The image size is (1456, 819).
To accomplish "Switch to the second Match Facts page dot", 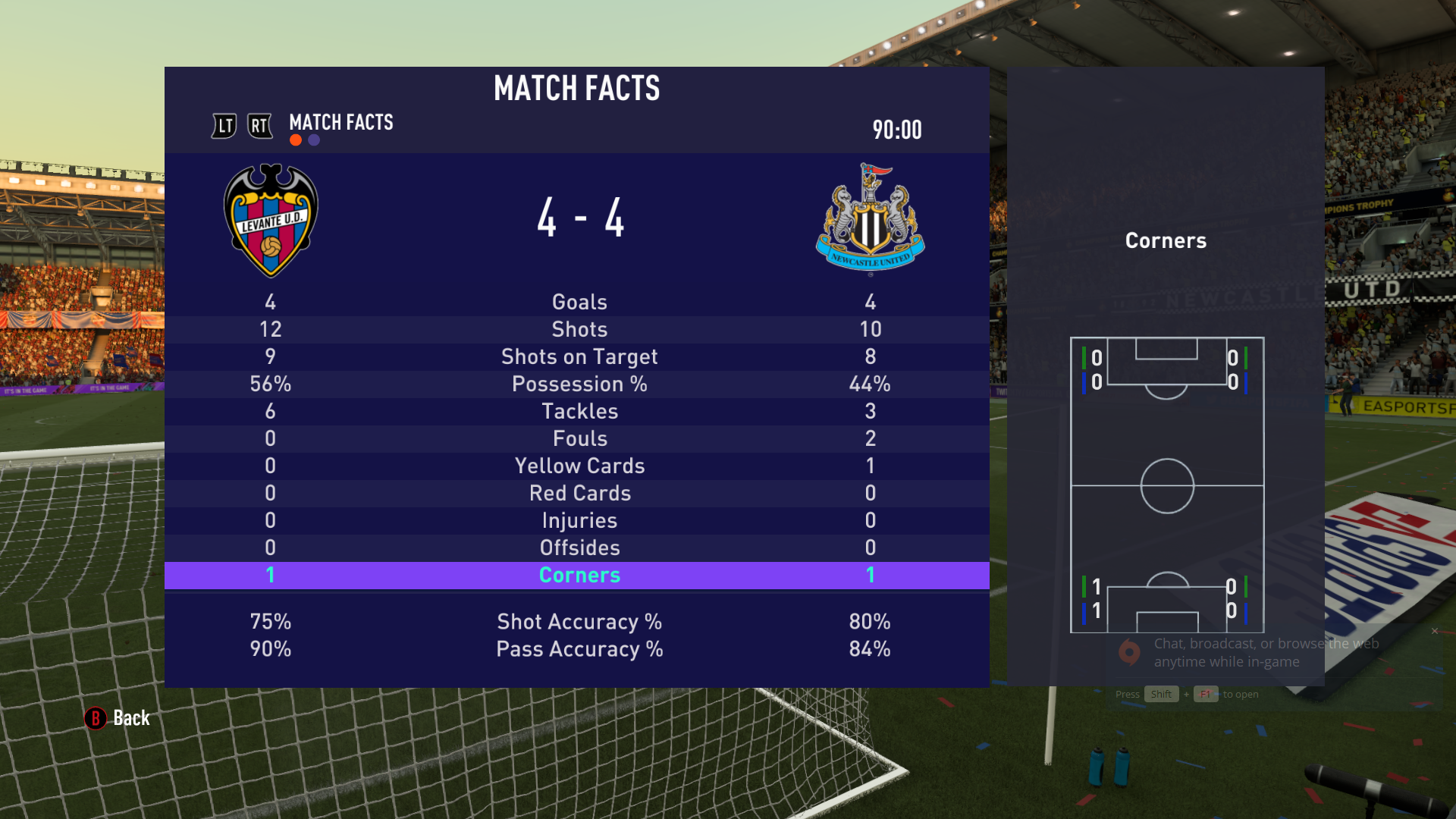I will [314, 140].
